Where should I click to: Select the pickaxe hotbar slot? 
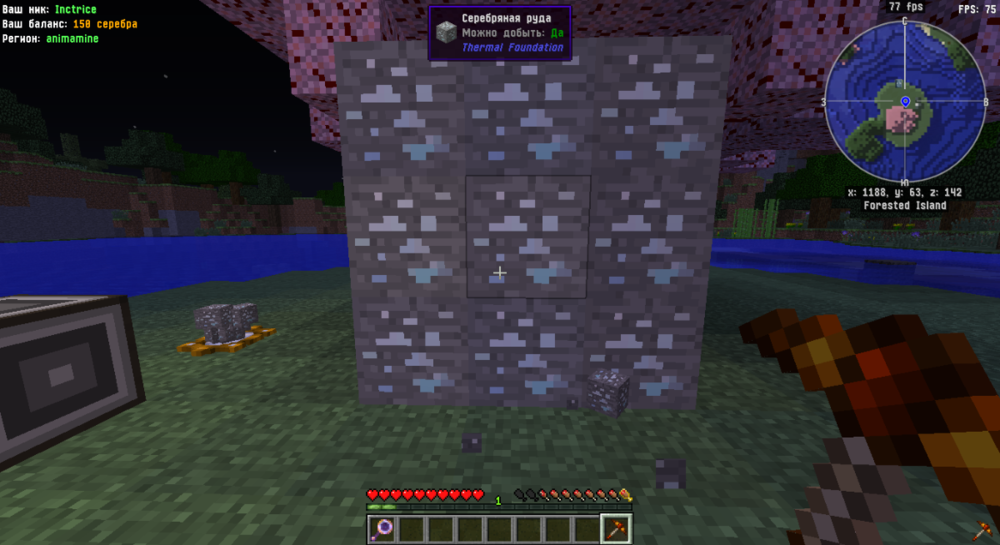pyautogui.click(x=616, y=528)
